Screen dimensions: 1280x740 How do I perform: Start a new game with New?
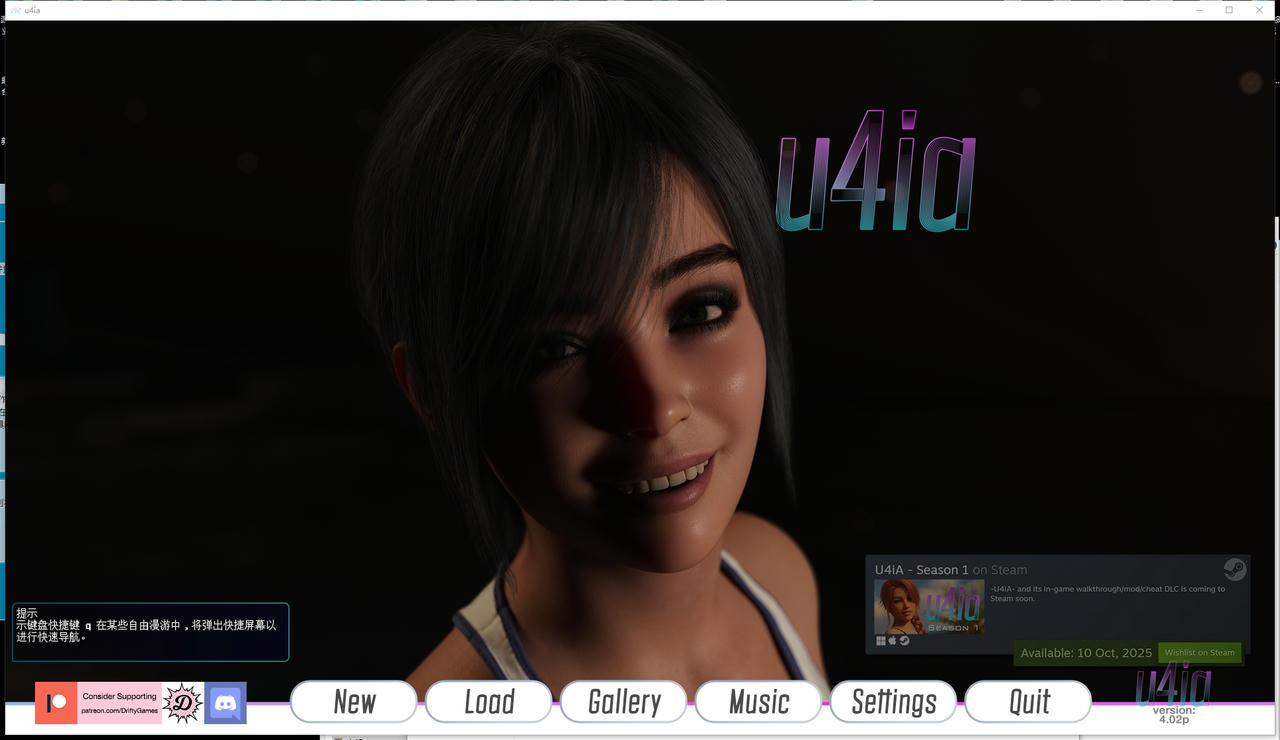pos(353,701)
